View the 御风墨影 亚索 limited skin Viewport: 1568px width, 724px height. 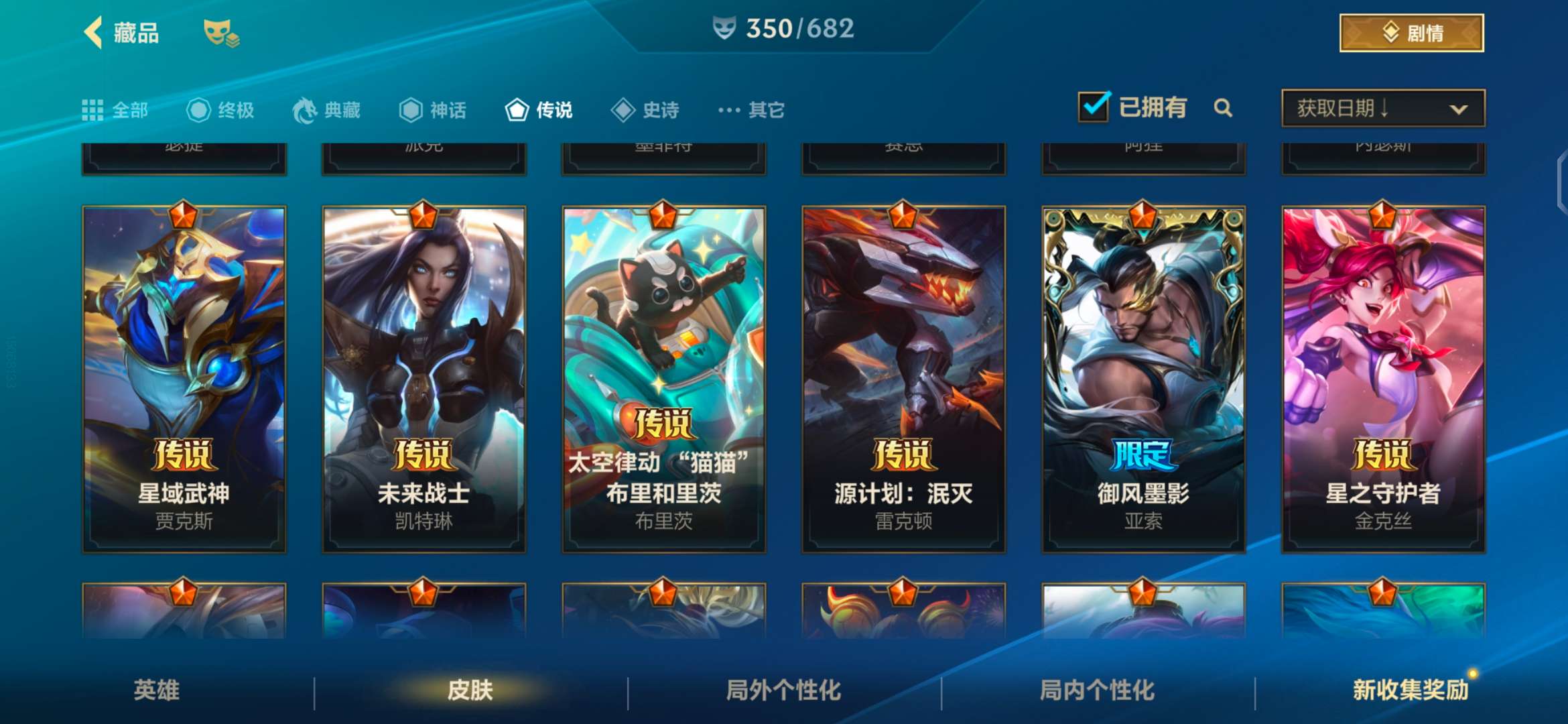coord(1144,379)
